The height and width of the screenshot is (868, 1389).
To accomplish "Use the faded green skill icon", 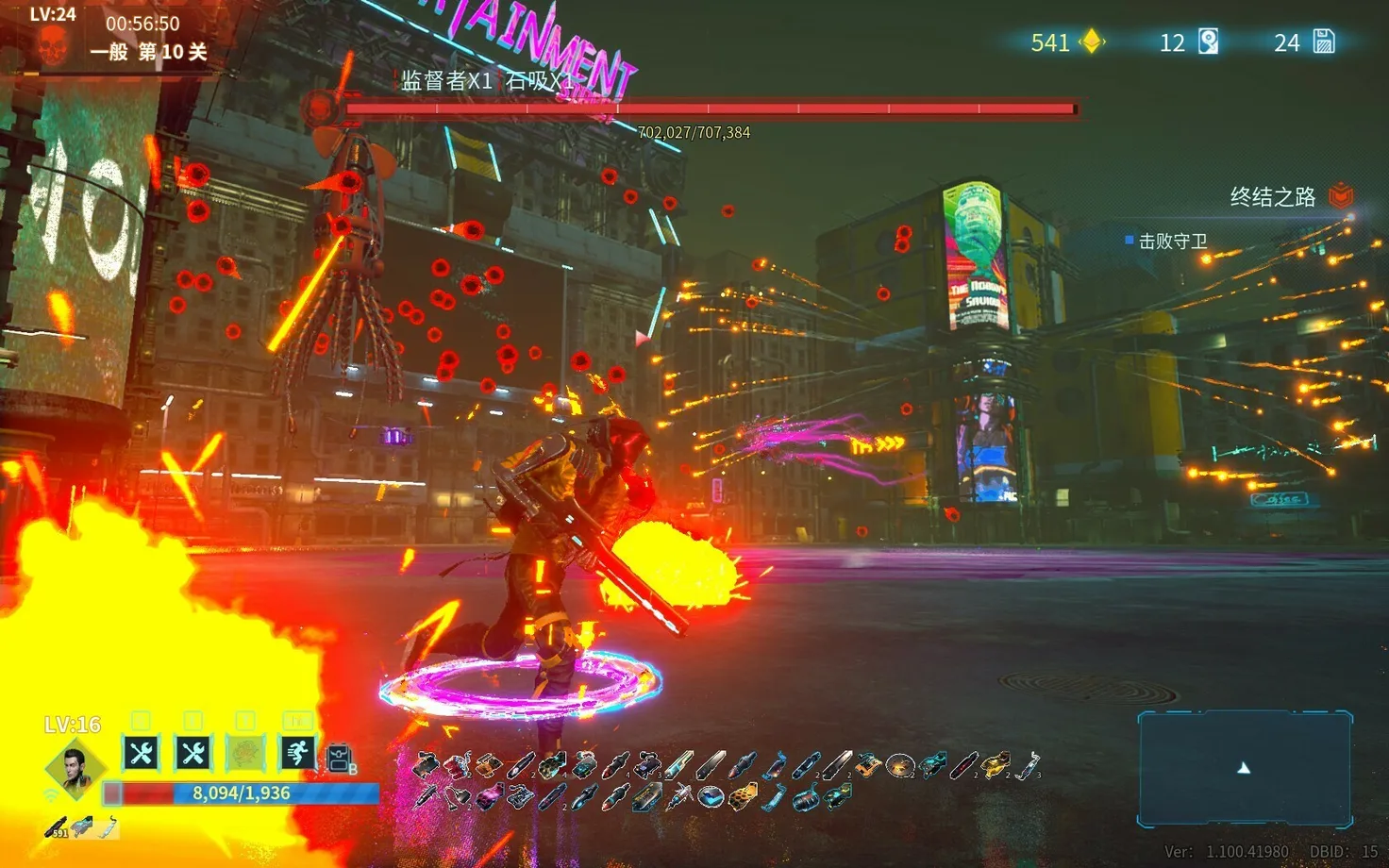I will pyautogui.click(x=245, y=753).
